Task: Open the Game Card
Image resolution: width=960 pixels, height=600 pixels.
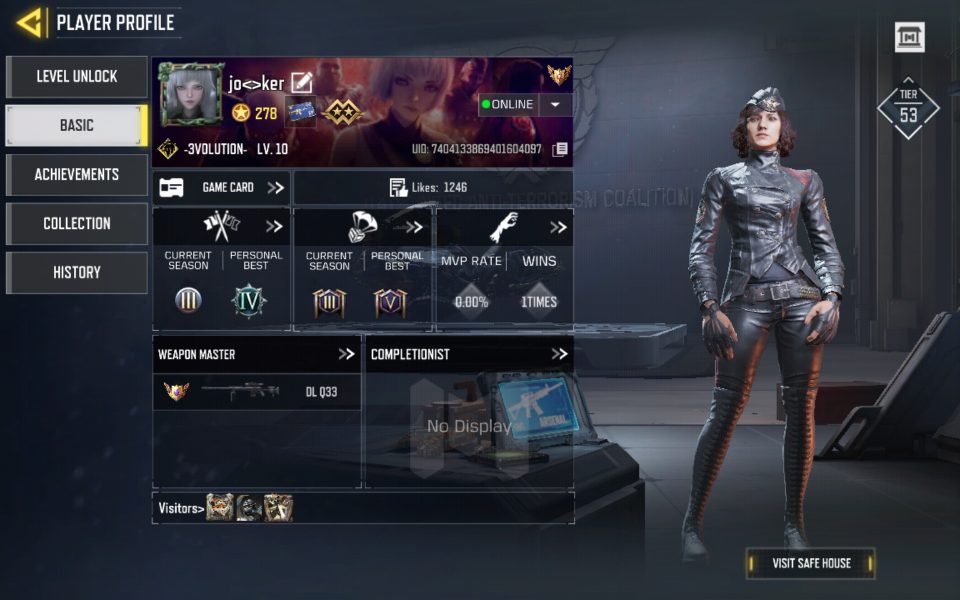Action: click(x=221, y=187)
